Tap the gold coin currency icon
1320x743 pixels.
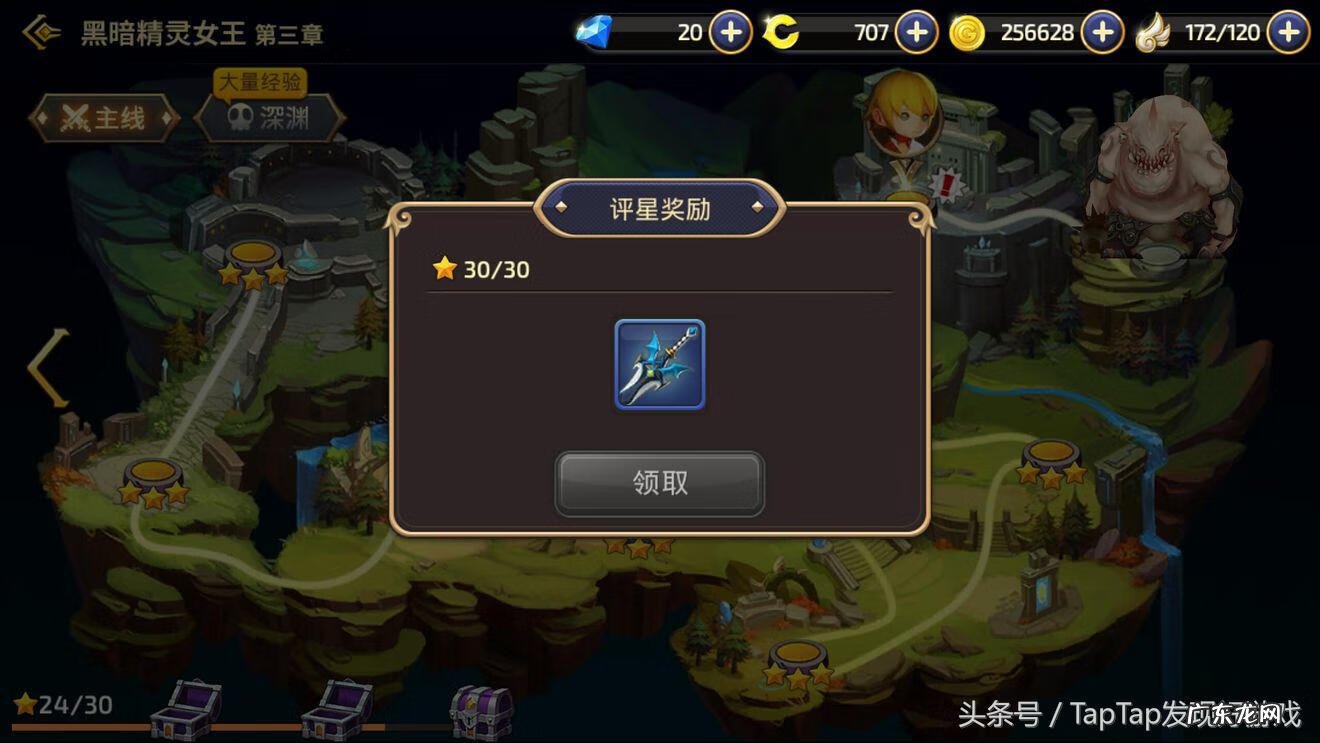pos(967,31)
